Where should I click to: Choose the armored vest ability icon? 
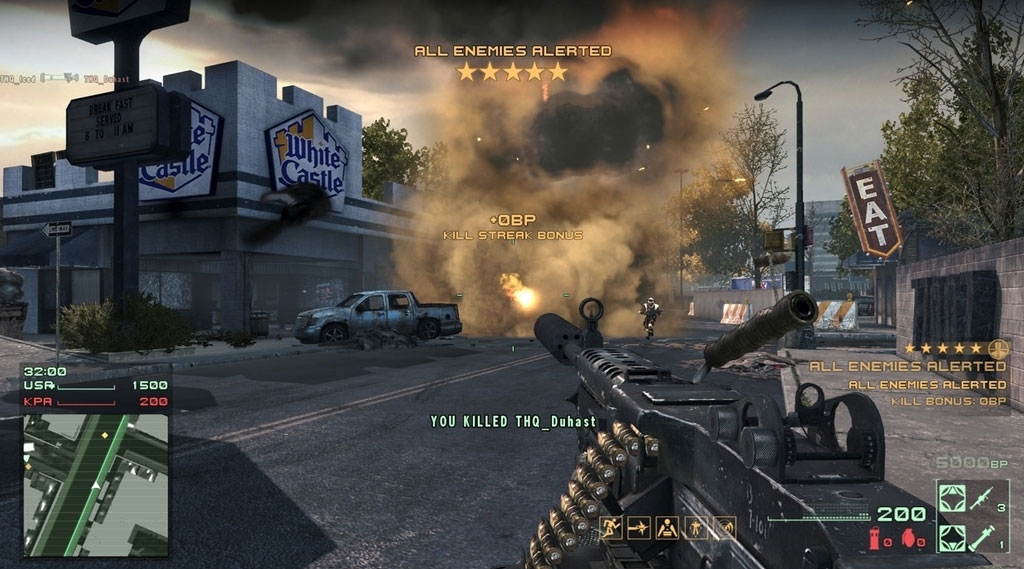click(x=666, y=527)
